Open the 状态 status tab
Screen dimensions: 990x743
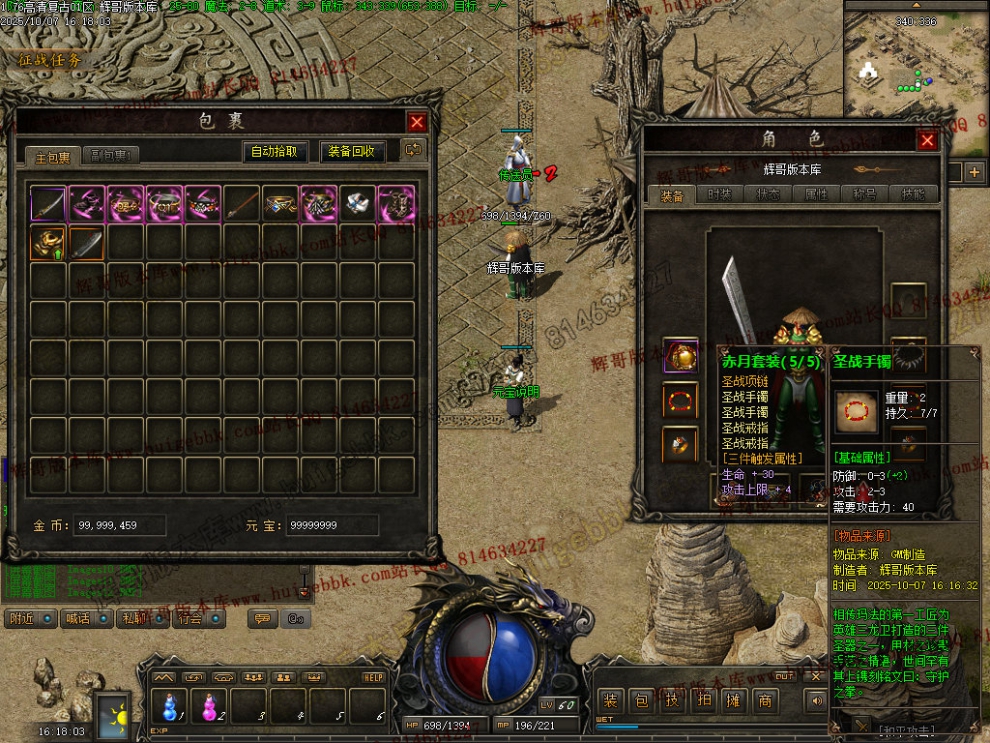768,195
